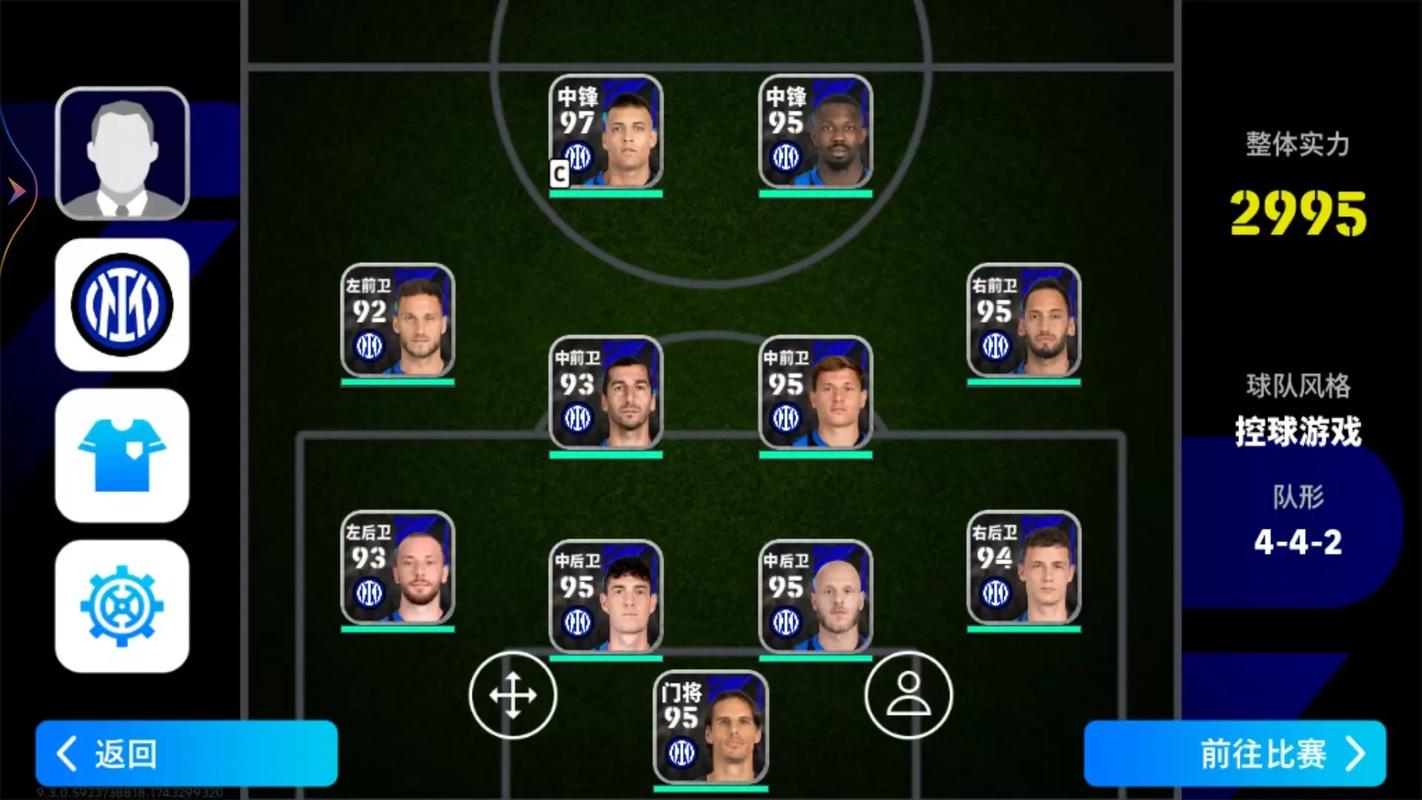Select the 右后卫 94 defender card
The image size is (1422, 800).
1024,567
